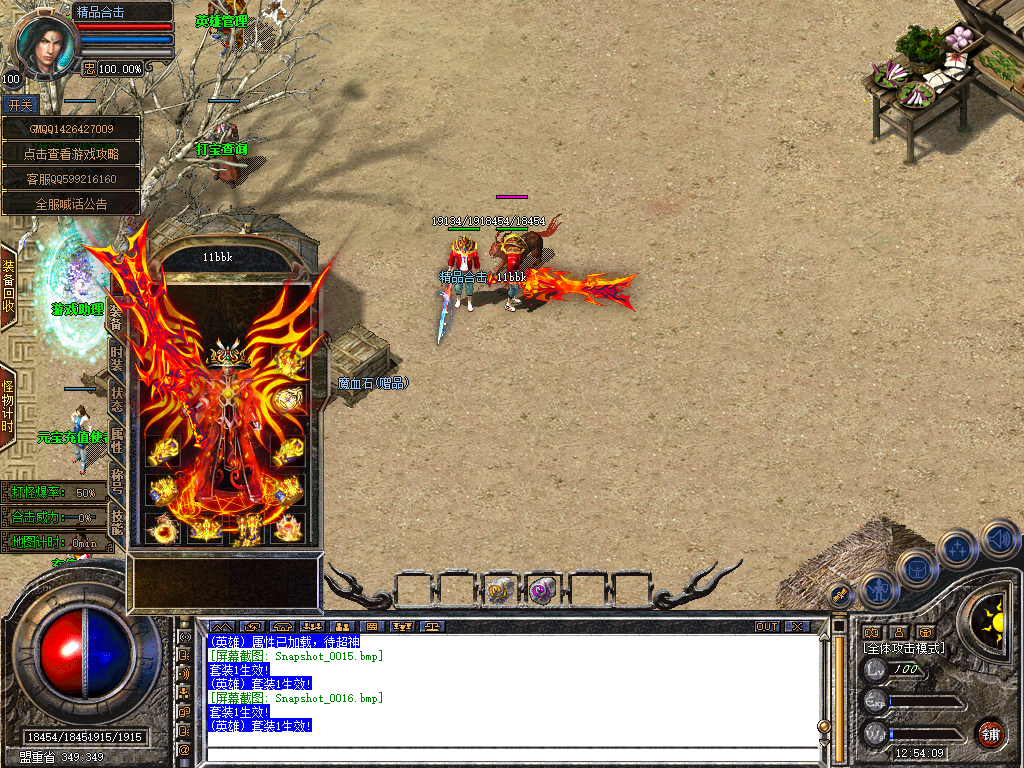Switch to the 时装 costume tab
The width and height of the screenshot is (1024, 768).
point(116,358)
